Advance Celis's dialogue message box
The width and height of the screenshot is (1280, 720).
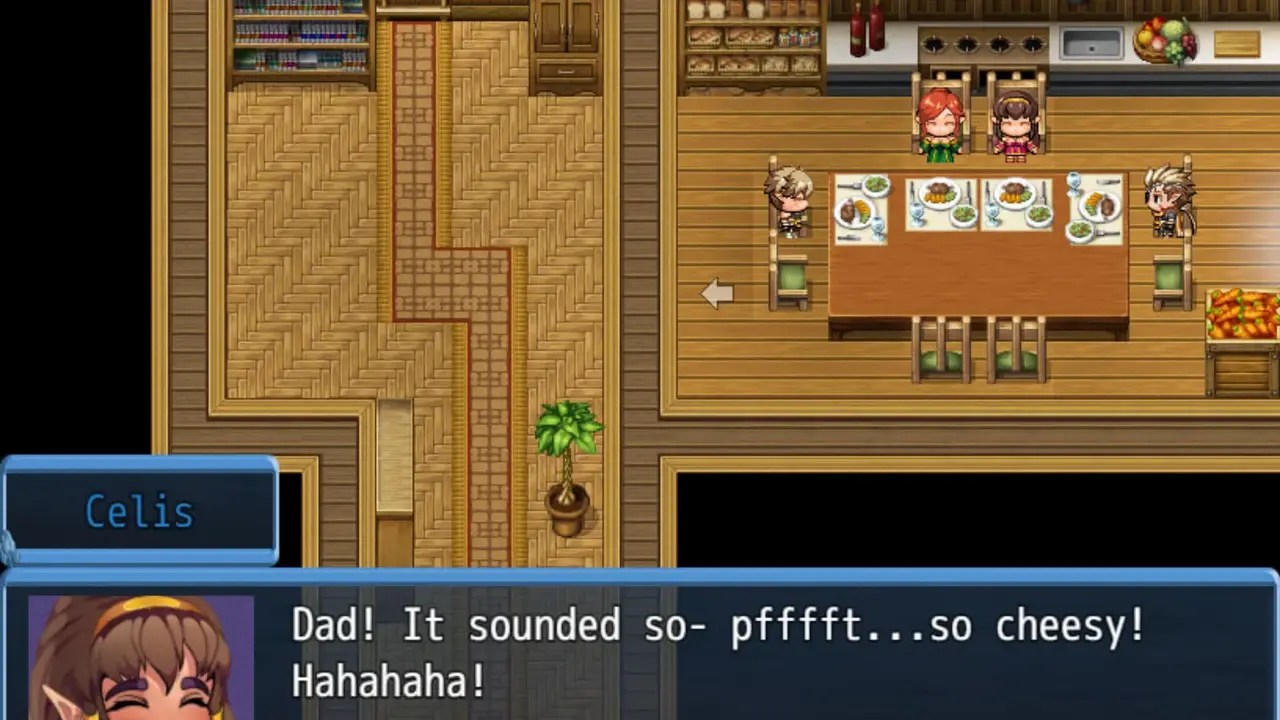[716, 648]
